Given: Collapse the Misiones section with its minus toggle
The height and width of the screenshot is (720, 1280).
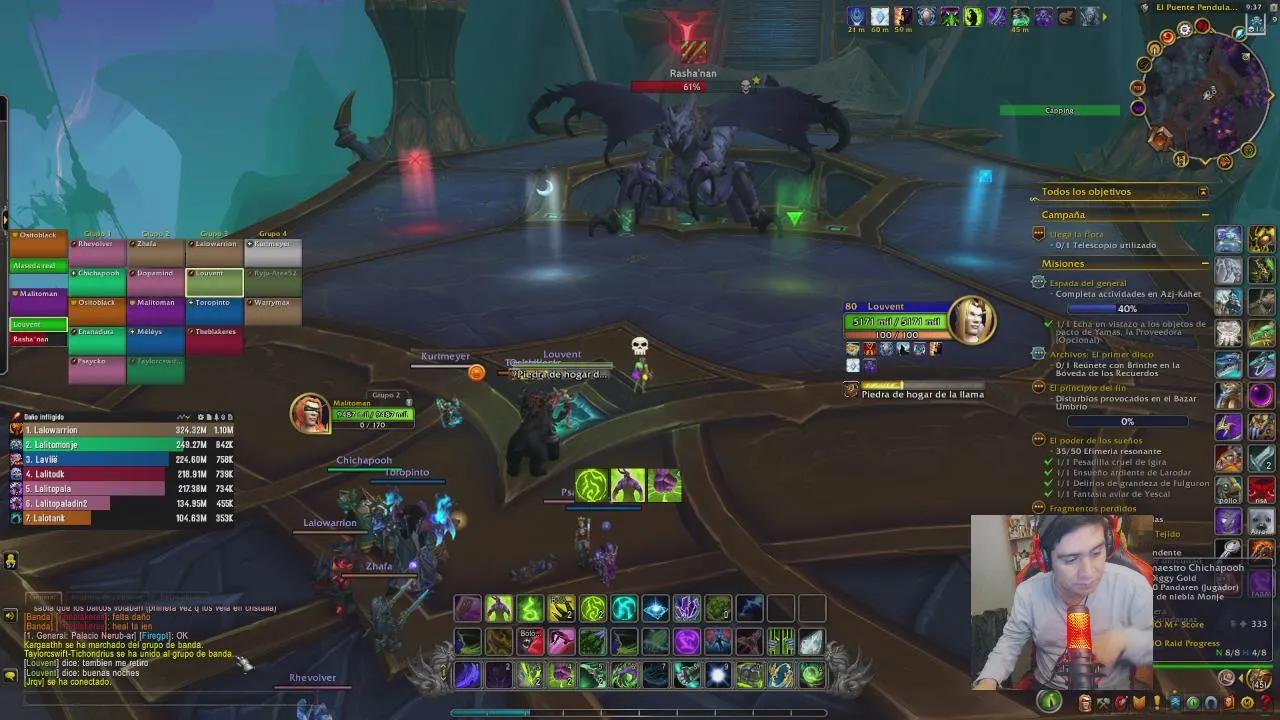Looking at the screenshot, I should coord(1203,263).
